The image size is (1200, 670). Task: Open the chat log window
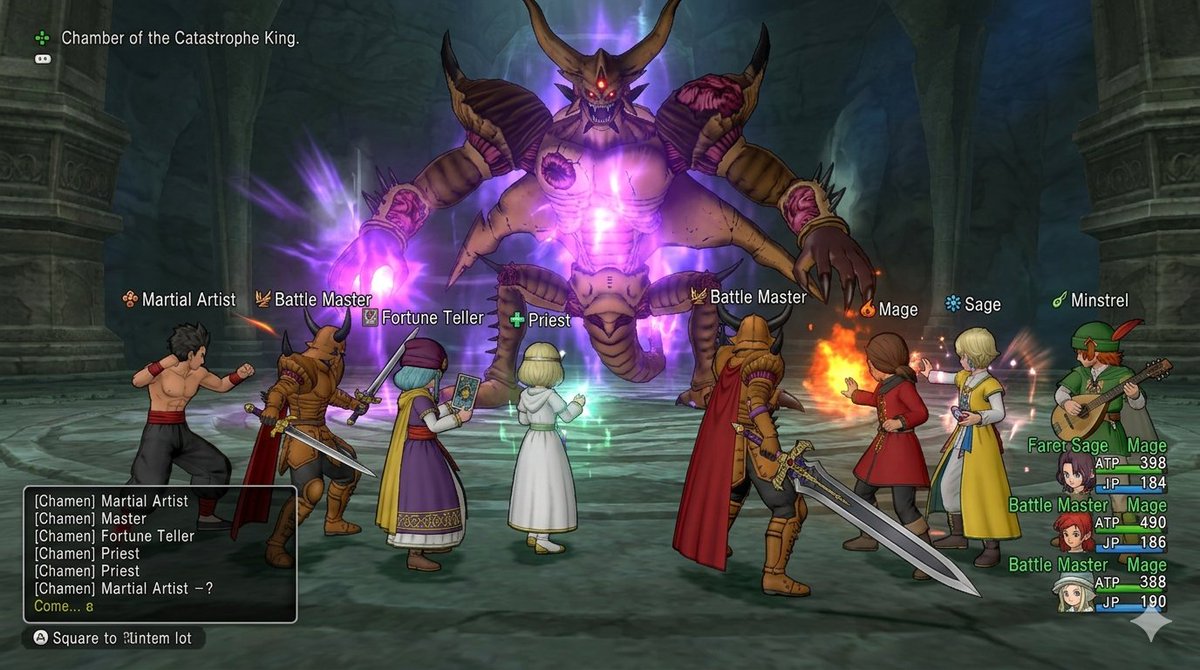tap(160, 554)
